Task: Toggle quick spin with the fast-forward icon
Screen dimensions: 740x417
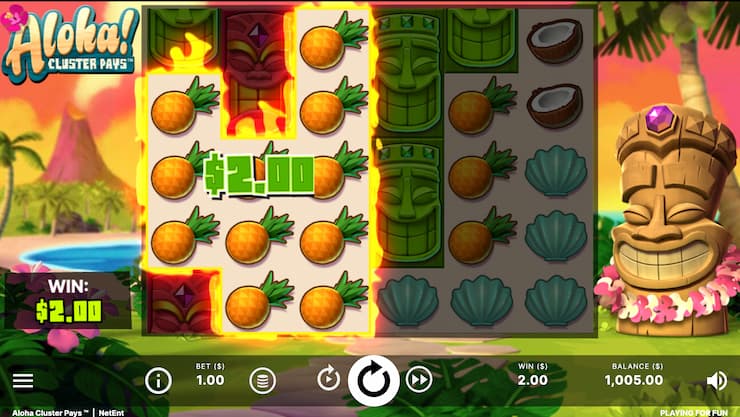Action: tap(419, 380)
